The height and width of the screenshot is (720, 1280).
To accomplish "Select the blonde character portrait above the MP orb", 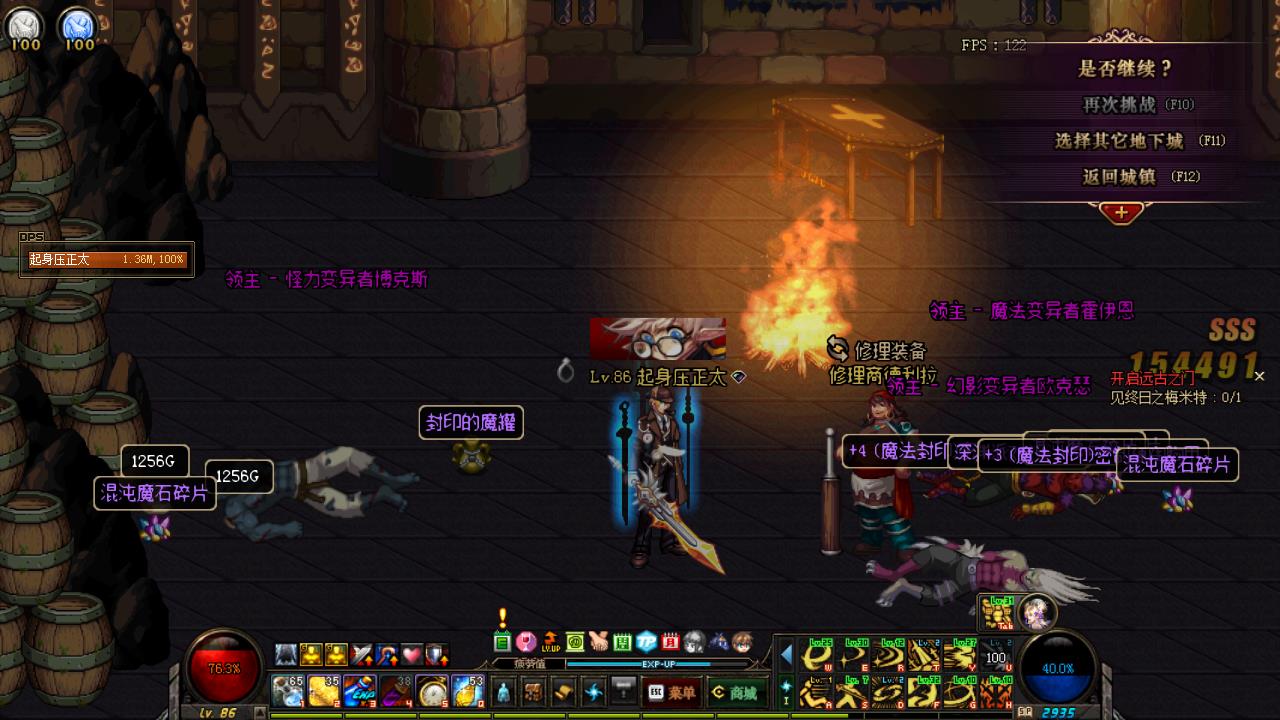I will [x=1037, y=611].
